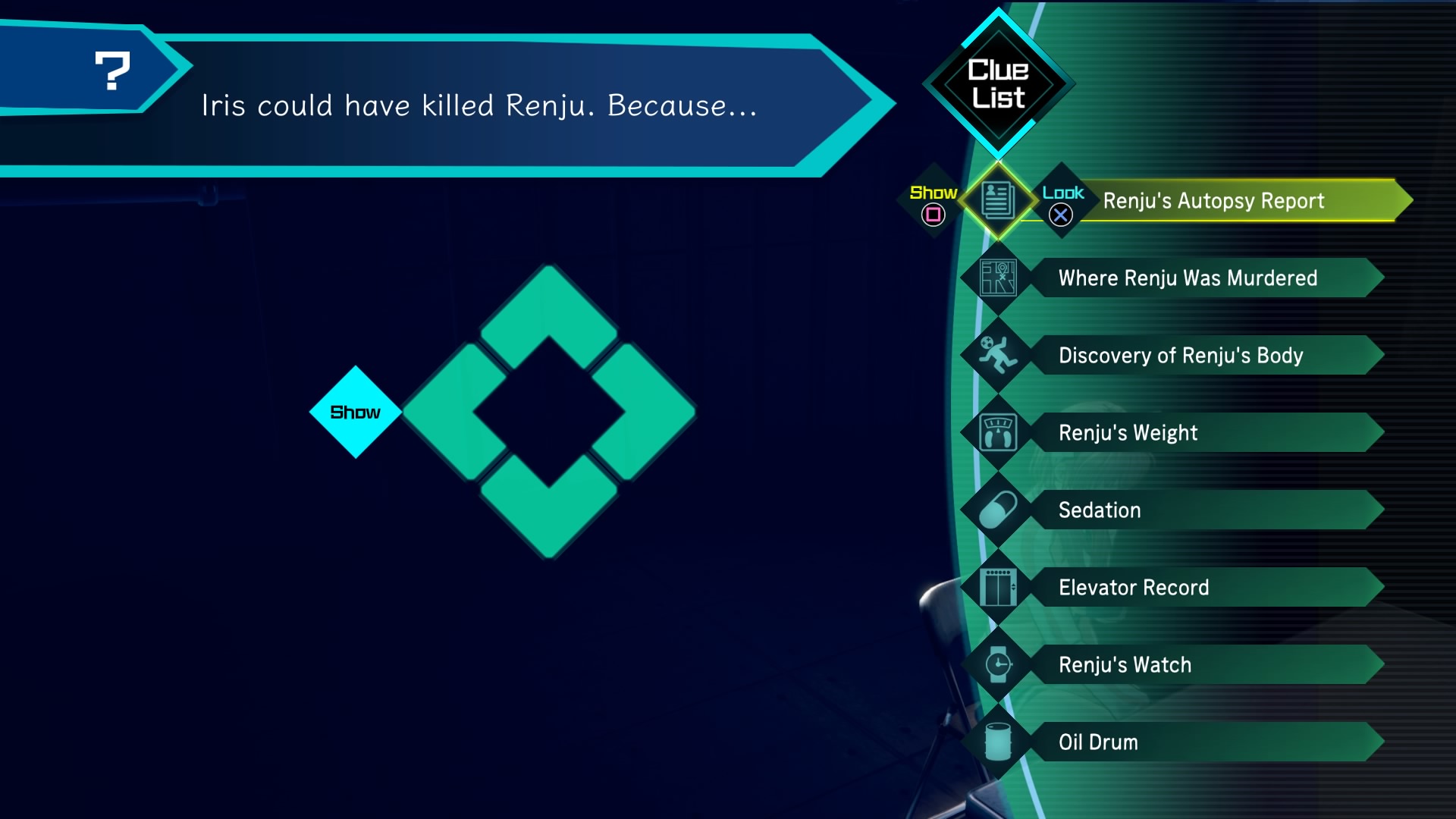
Task: Choose the Where Renju Was Murdered clue
Action: coord(1188,278)
